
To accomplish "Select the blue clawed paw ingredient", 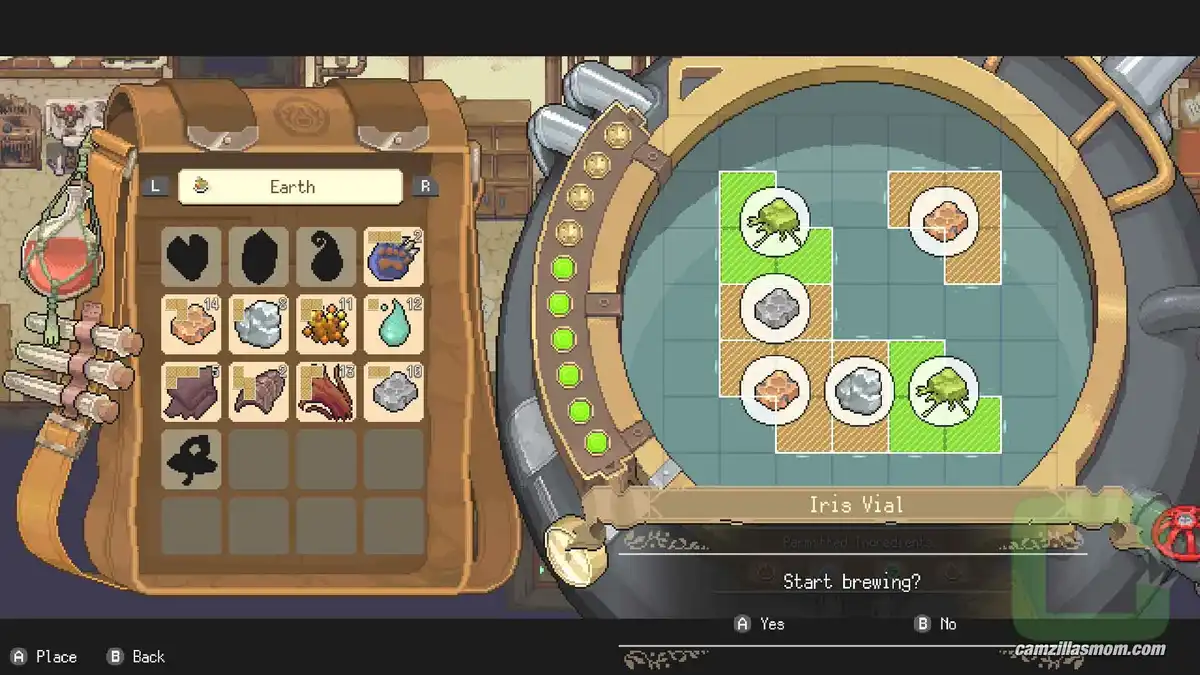I will coord(393,257).
